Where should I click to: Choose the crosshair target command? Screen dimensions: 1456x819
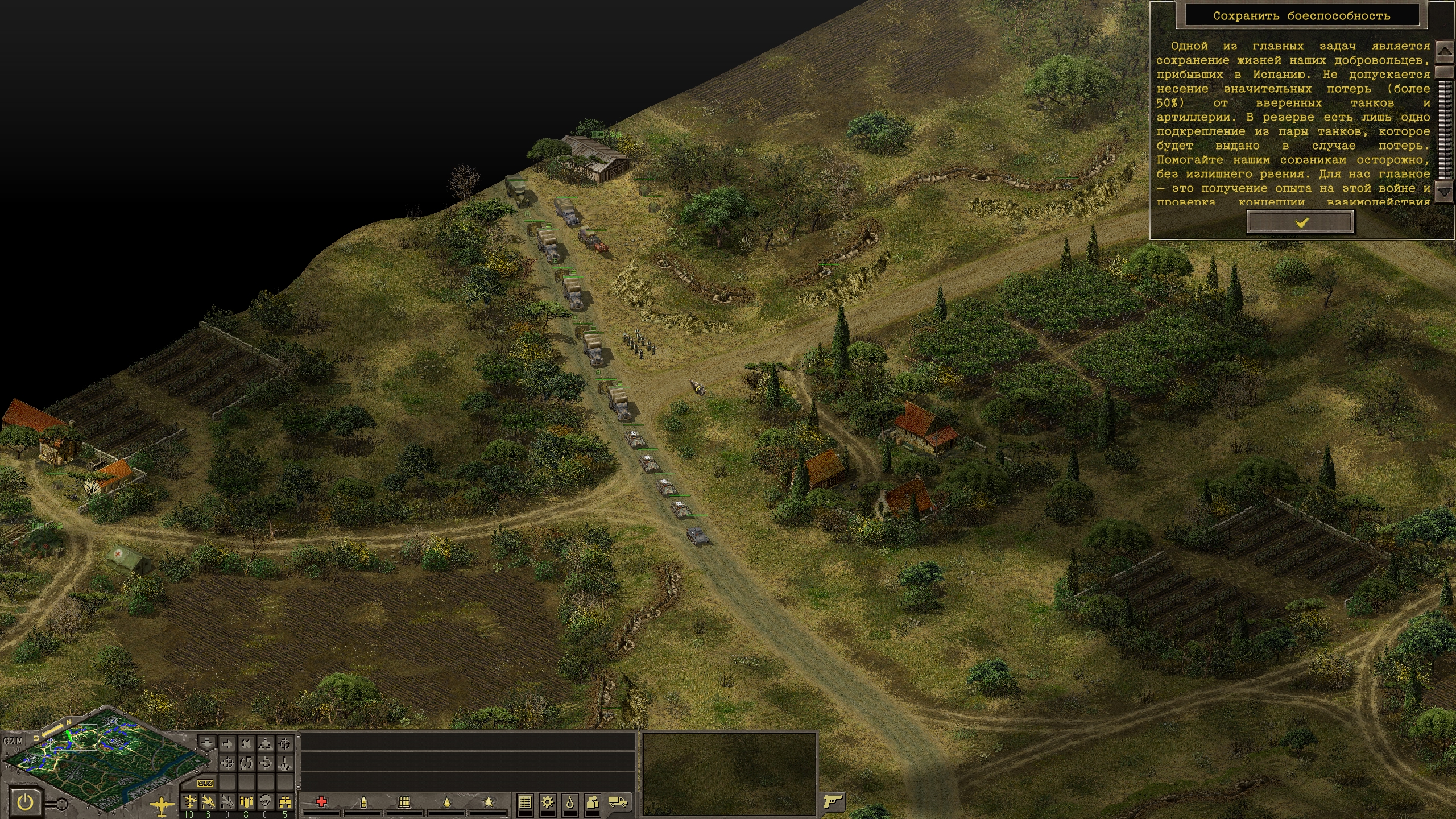coord(285,743)
